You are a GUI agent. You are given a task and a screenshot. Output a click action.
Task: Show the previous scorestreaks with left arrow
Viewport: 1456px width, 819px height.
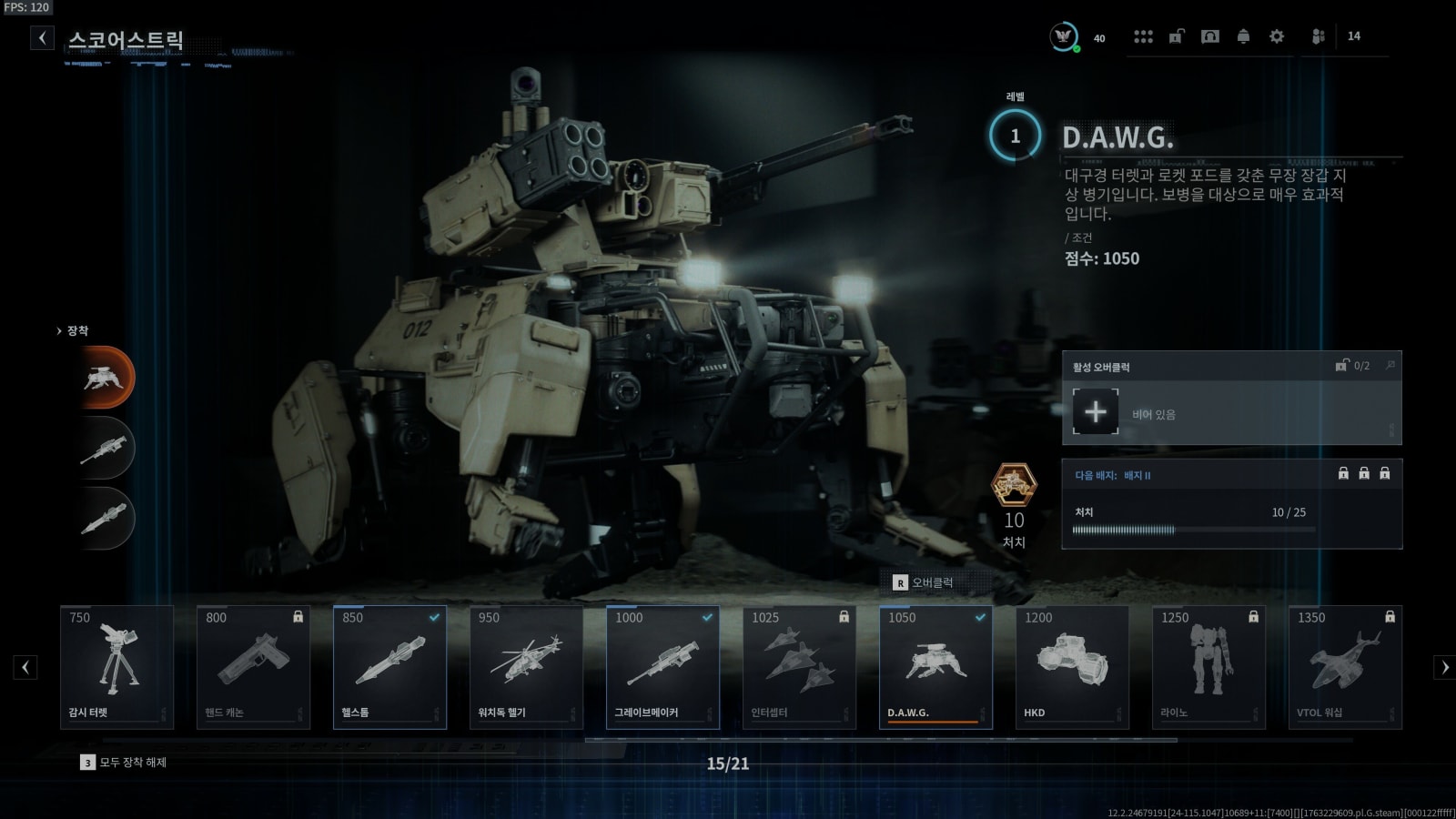pyautogui.click(x=25, y=667)
